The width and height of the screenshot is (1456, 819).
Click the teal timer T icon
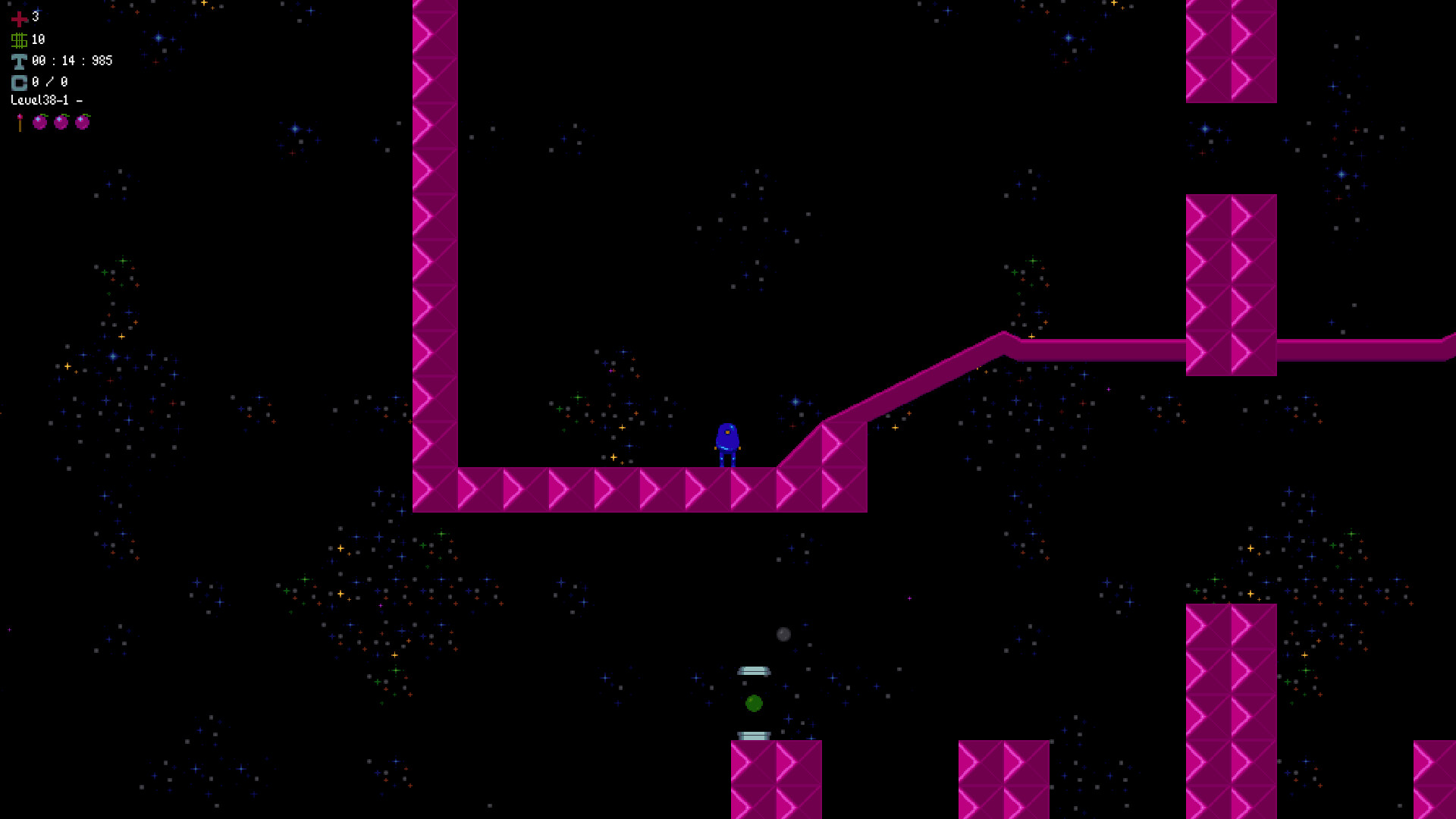click(19, 61)
